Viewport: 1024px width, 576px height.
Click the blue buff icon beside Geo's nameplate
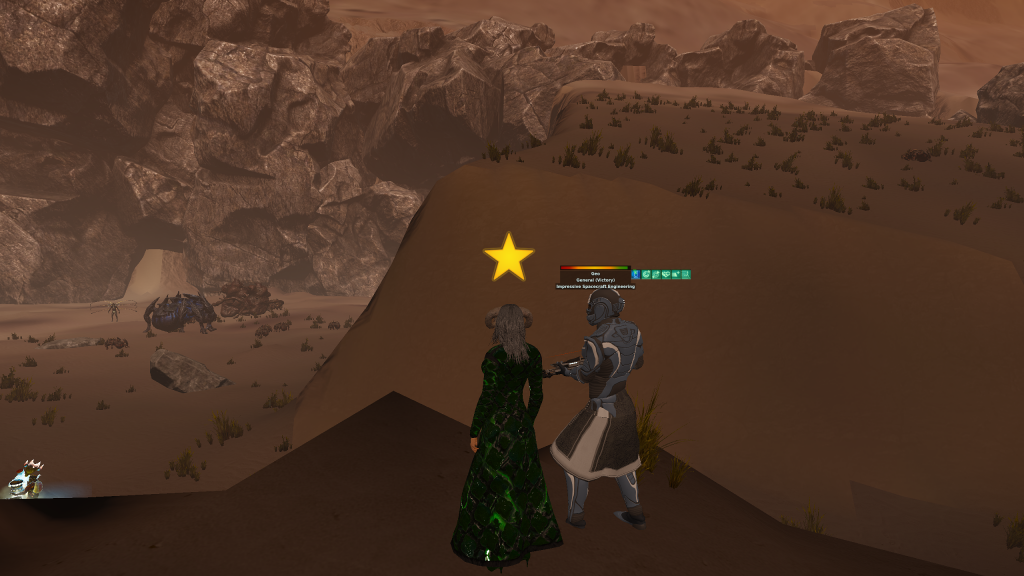point(636,274)
